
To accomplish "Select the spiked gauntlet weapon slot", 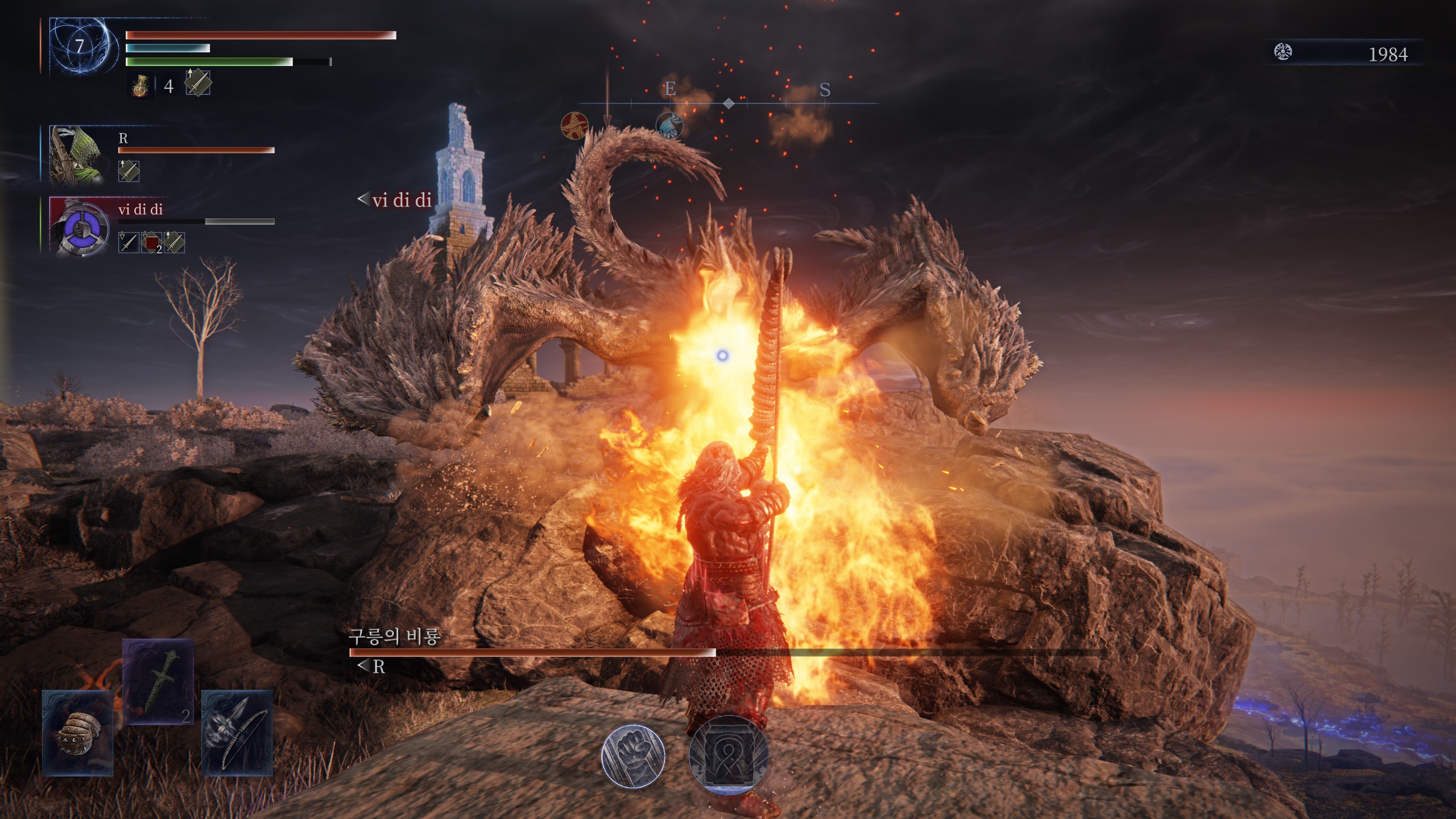I will coord(78,733).
